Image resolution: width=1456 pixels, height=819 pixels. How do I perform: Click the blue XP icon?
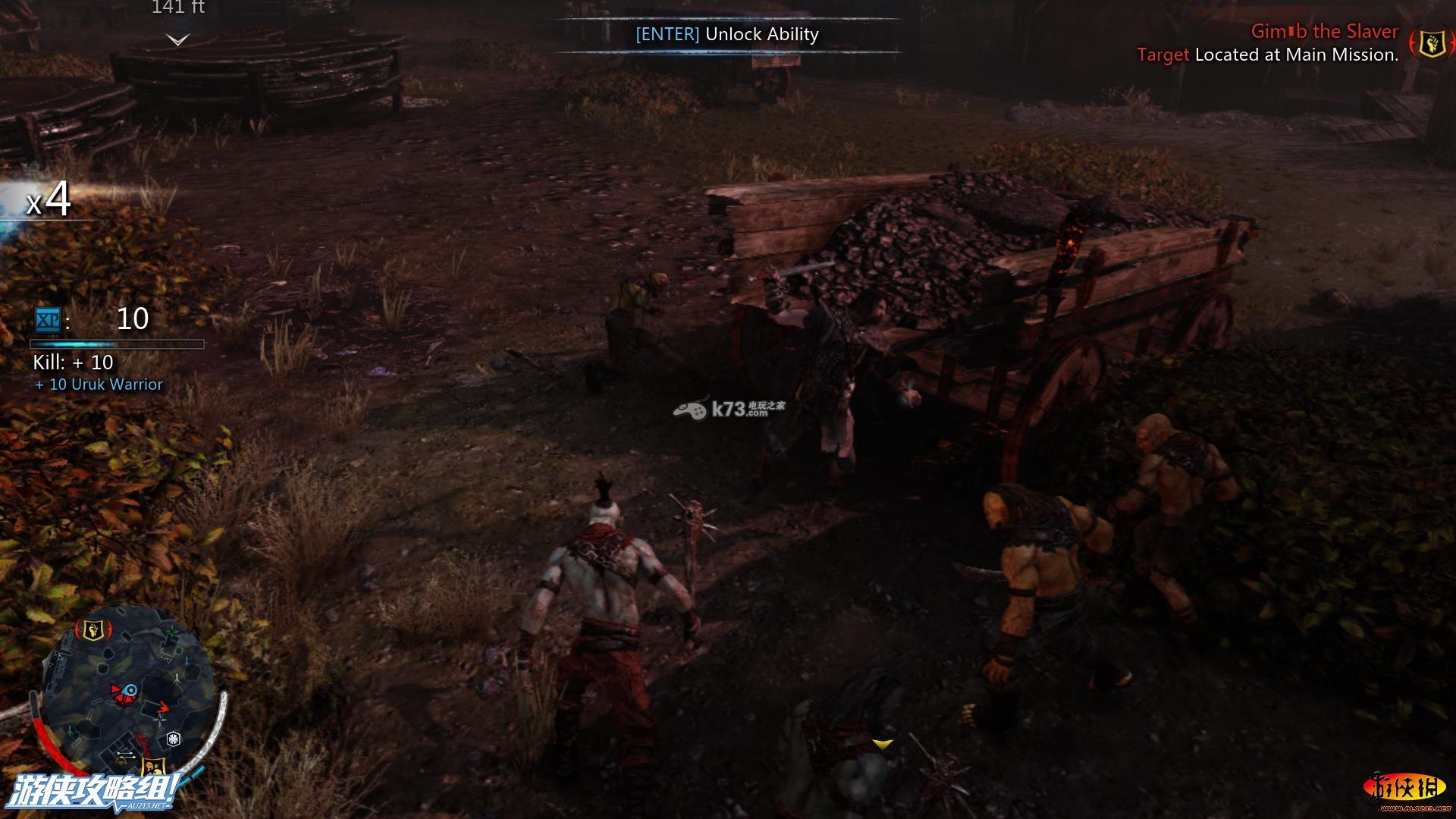[48, 320]
